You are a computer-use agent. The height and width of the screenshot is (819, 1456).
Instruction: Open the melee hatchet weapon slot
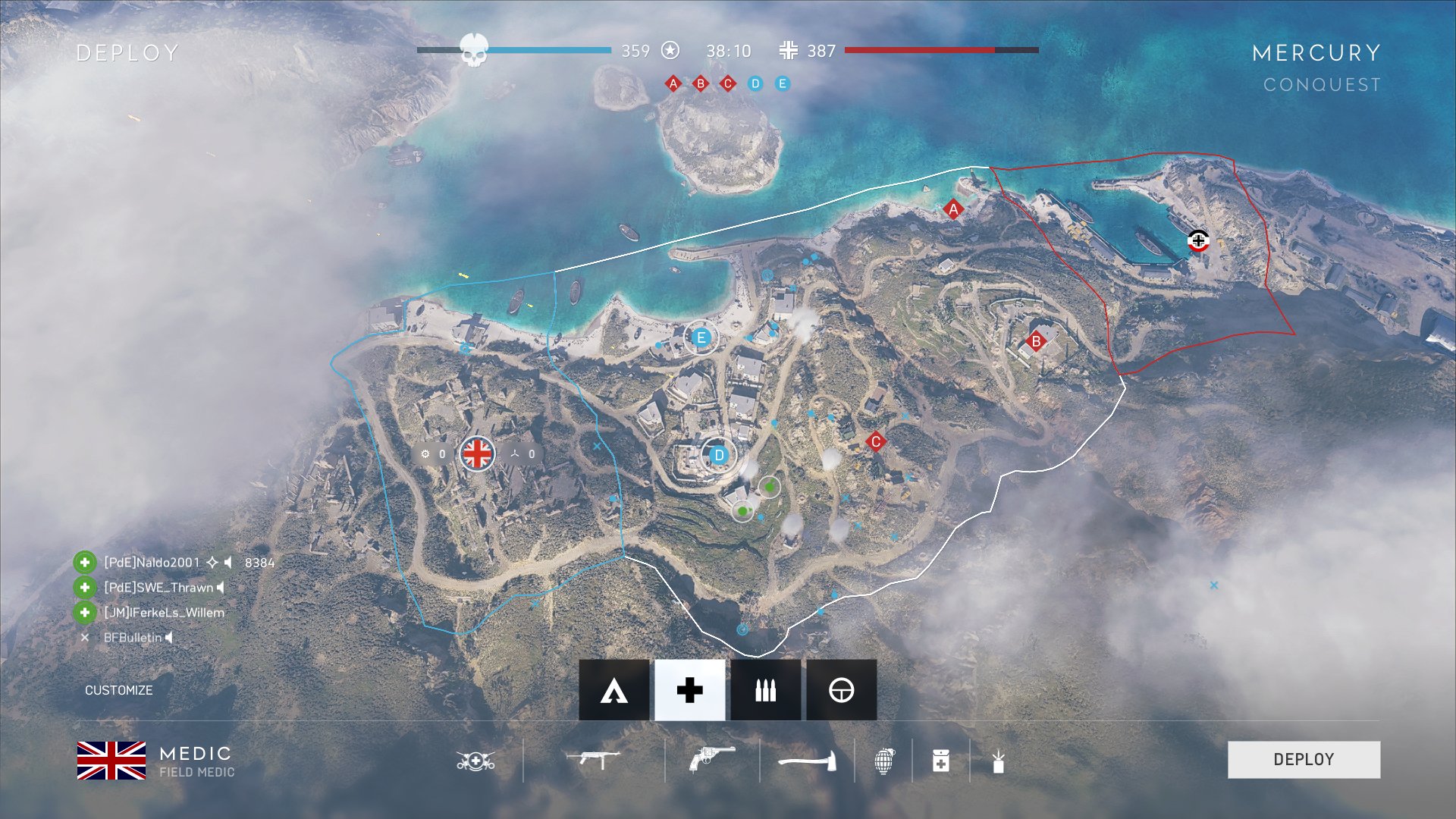click(807, 760)
